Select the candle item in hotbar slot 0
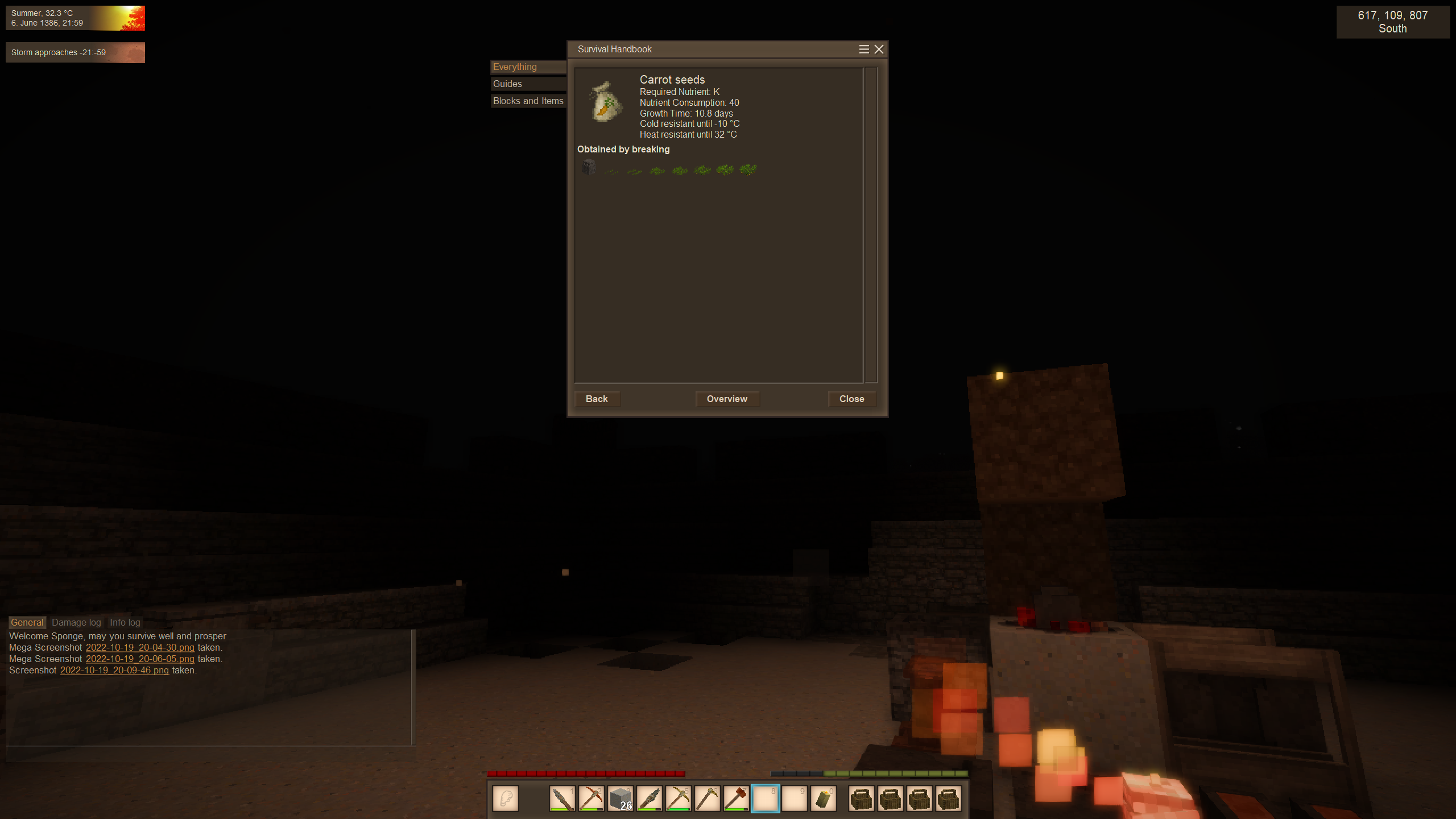Image resolution: width=1456 pixels, height=819 pixels. pyautogui.click(x=824, y=799)
